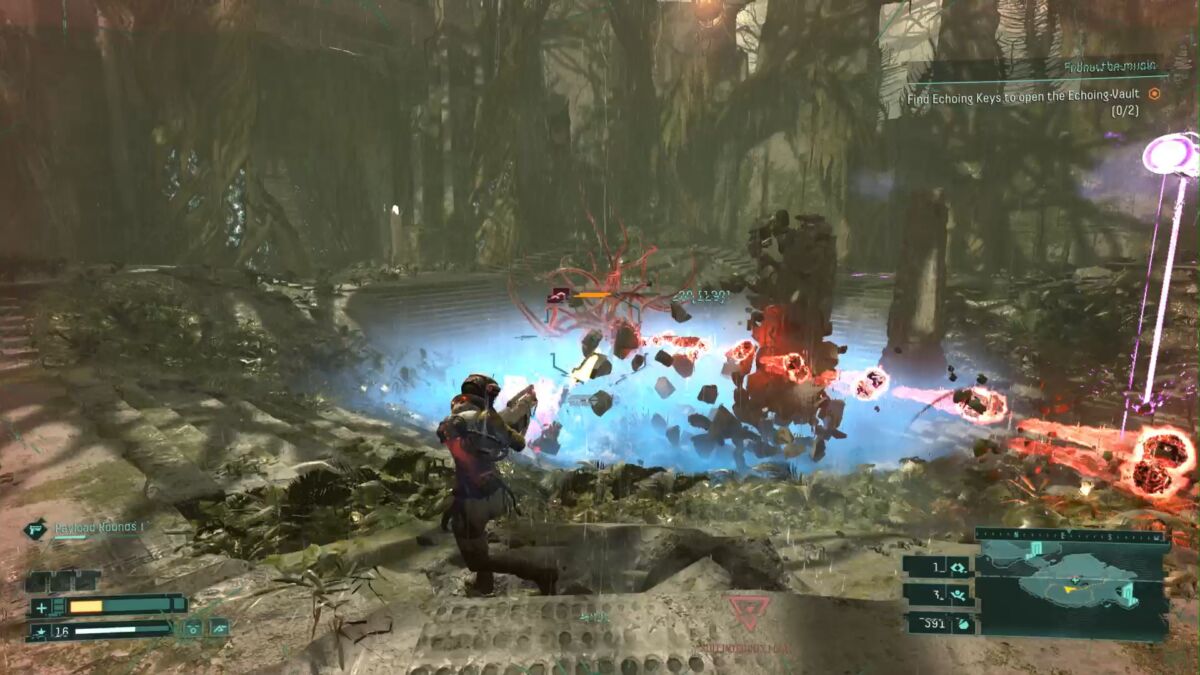Select the yellow player arrow on minimap
1200x675 pixels.
[1070, 588]
